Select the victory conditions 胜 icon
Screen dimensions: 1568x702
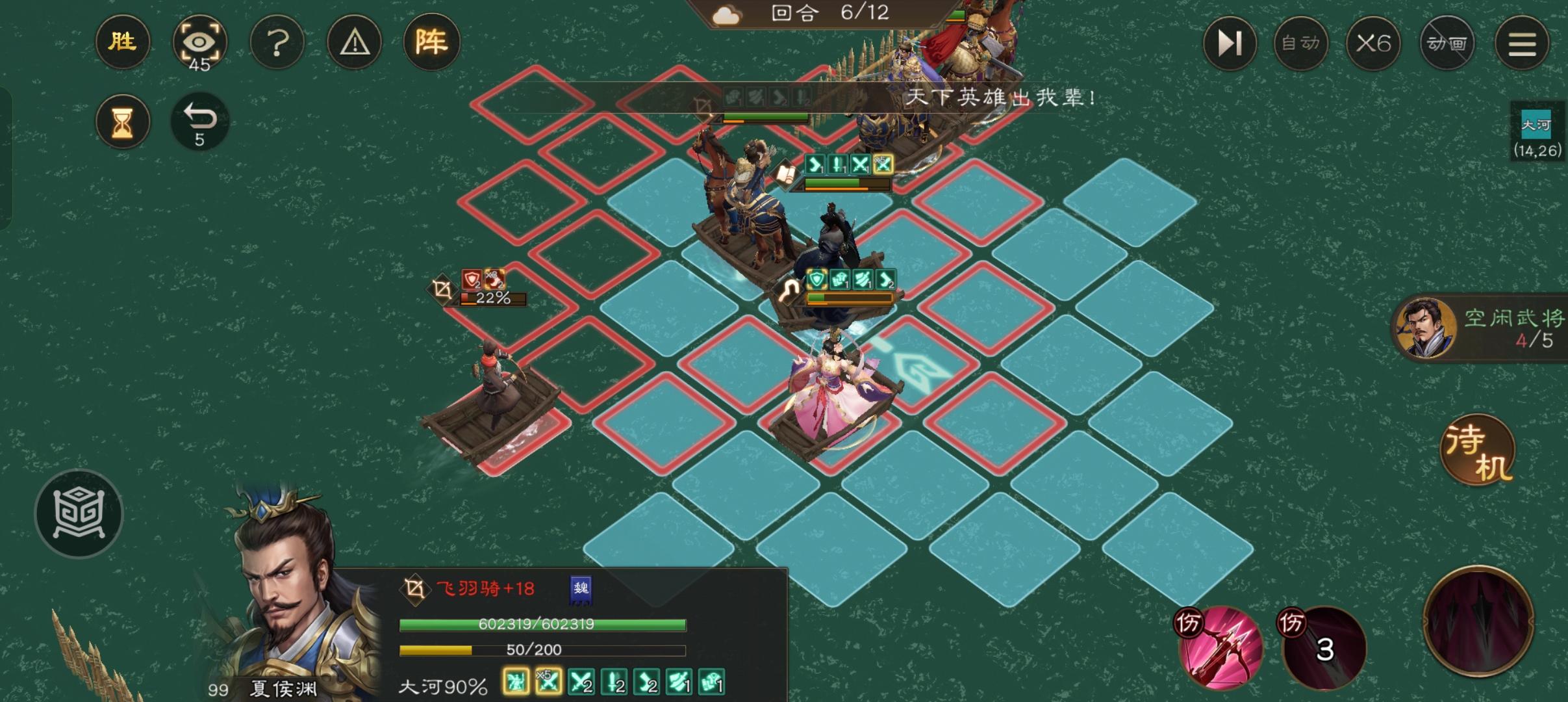(122, 42)
